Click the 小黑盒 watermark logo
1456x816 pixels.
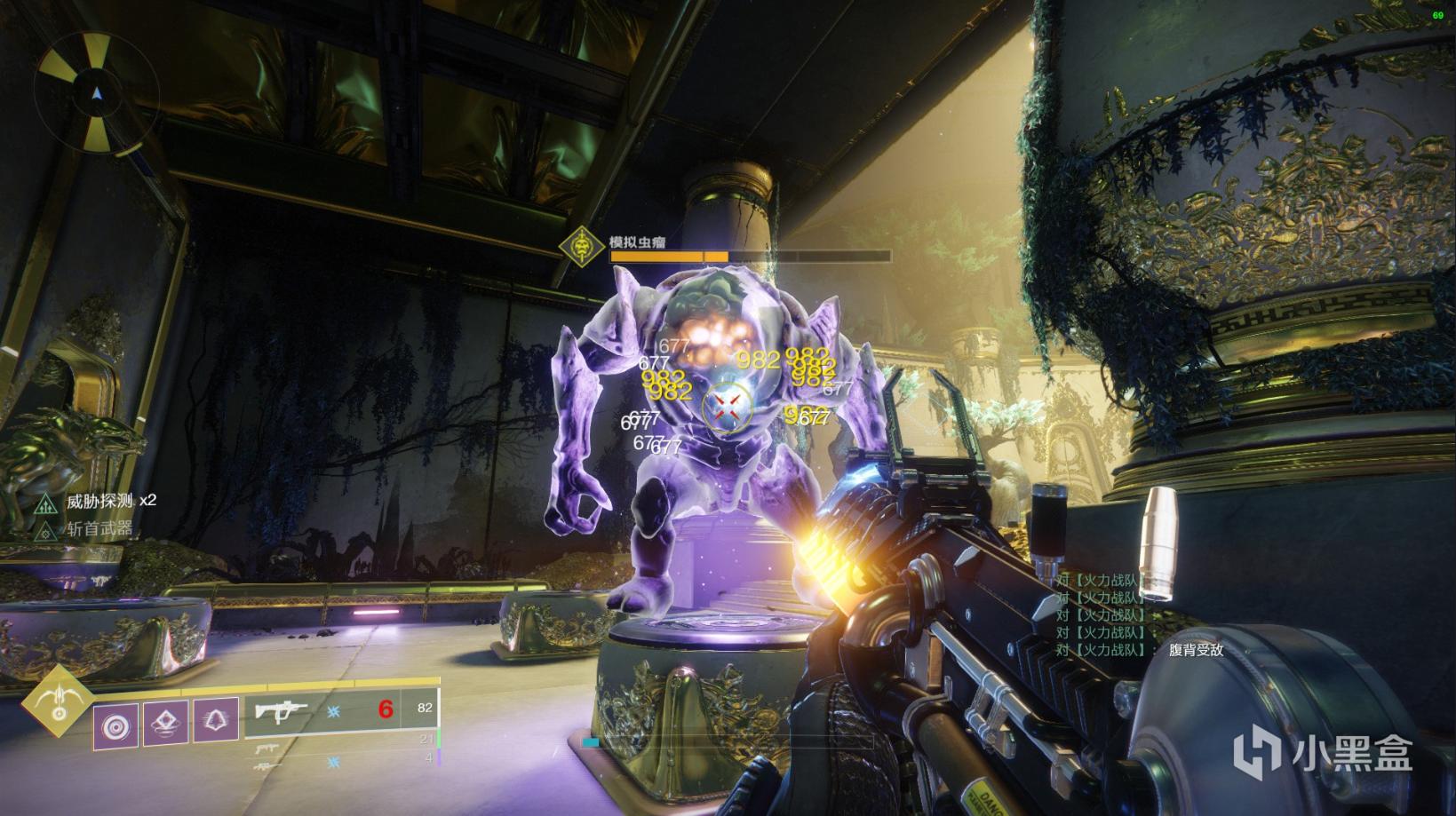point(1345,757)
